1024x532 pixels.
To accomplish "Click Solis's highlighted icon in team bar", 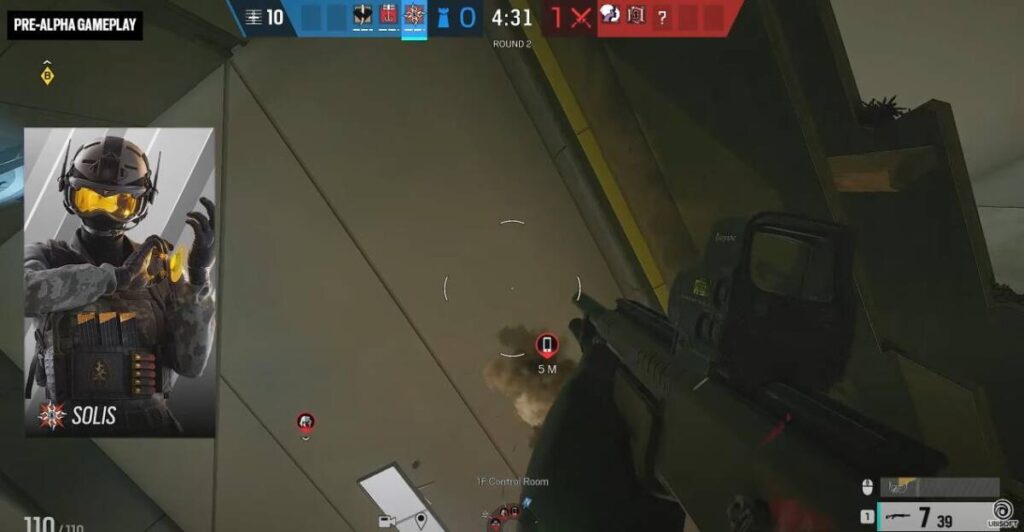I will tap(414, 15).
